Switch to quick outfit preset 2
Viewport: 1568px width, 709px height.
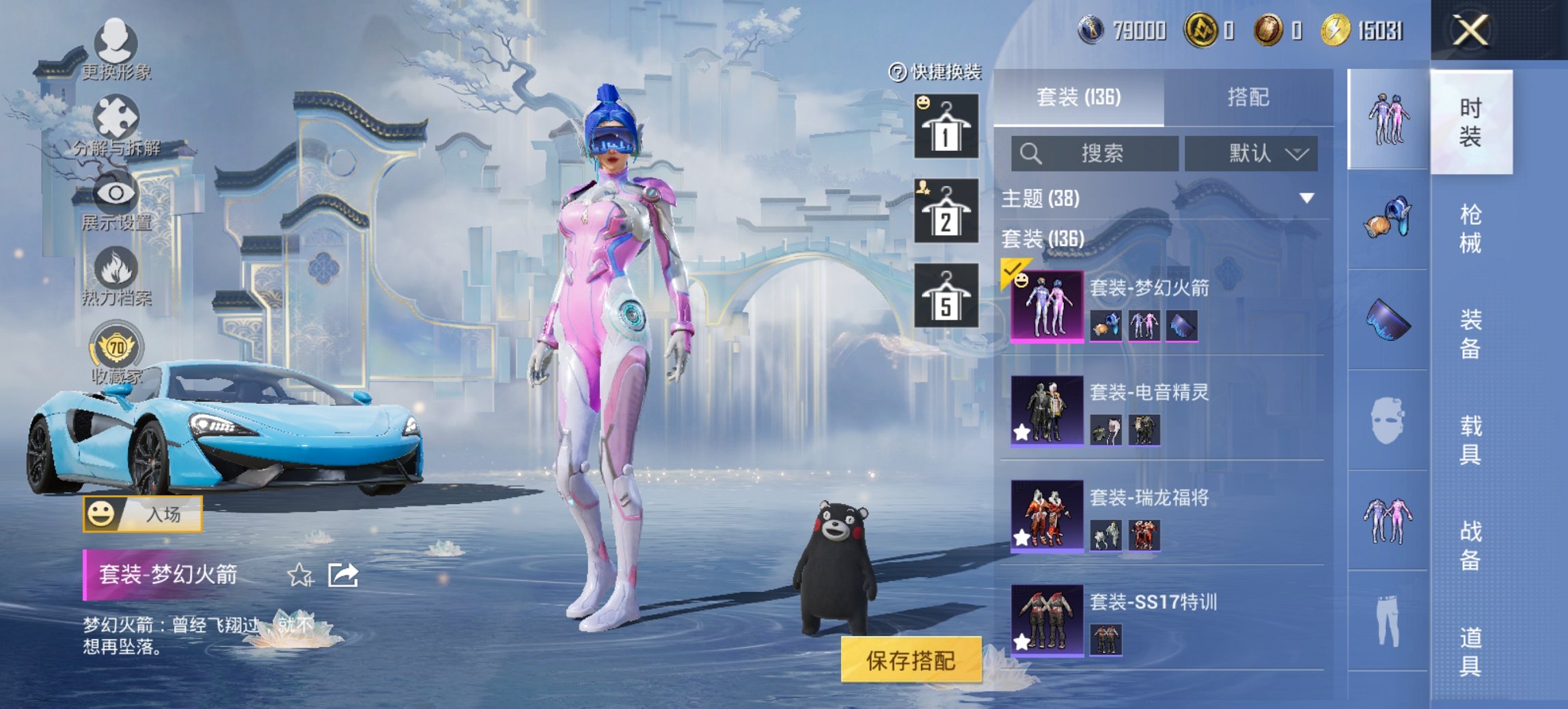tap(946, 211)
